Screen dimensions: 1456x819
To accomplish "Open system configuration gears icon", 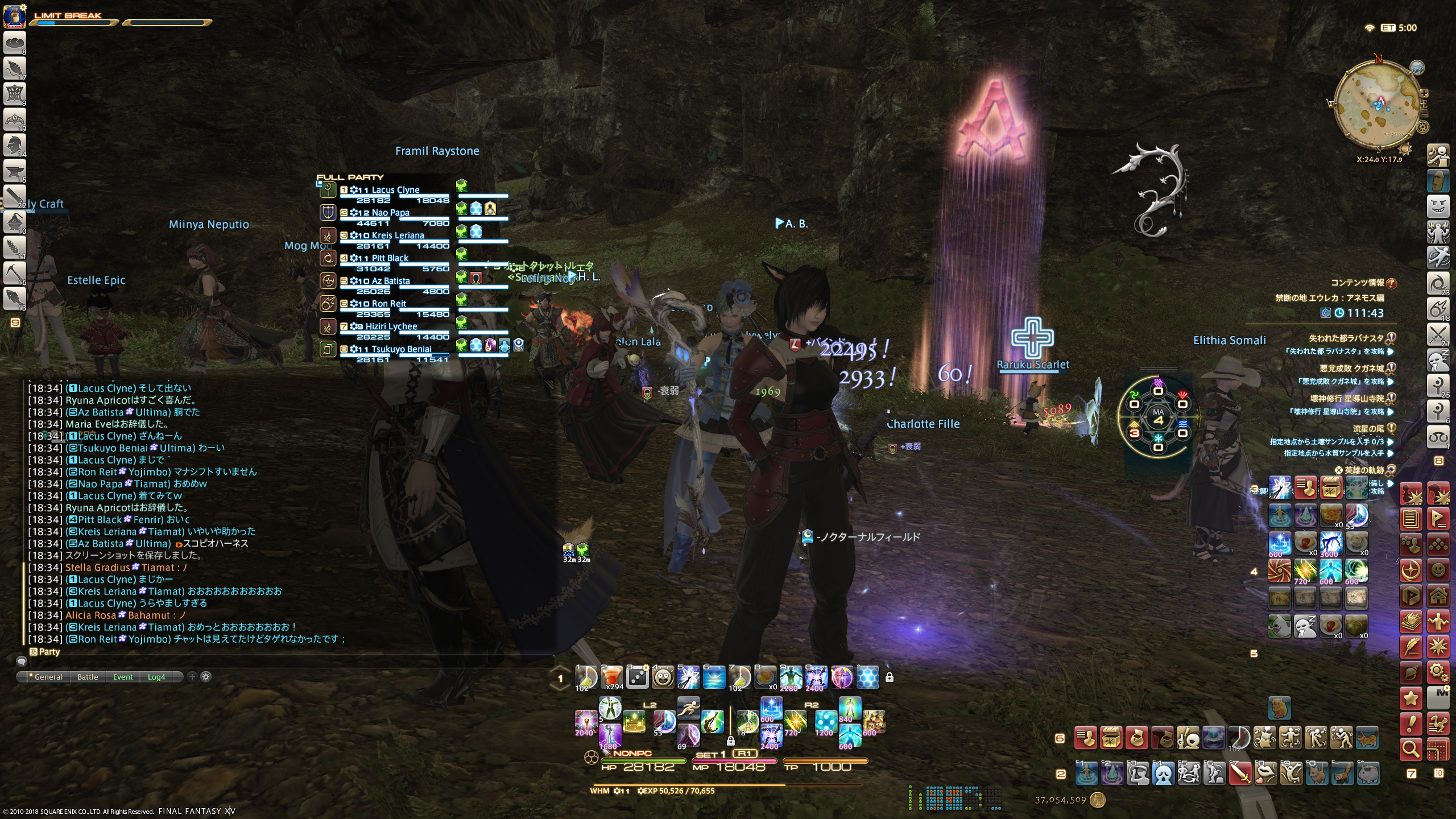I will pyautogui.click(x=1438, y=672).
